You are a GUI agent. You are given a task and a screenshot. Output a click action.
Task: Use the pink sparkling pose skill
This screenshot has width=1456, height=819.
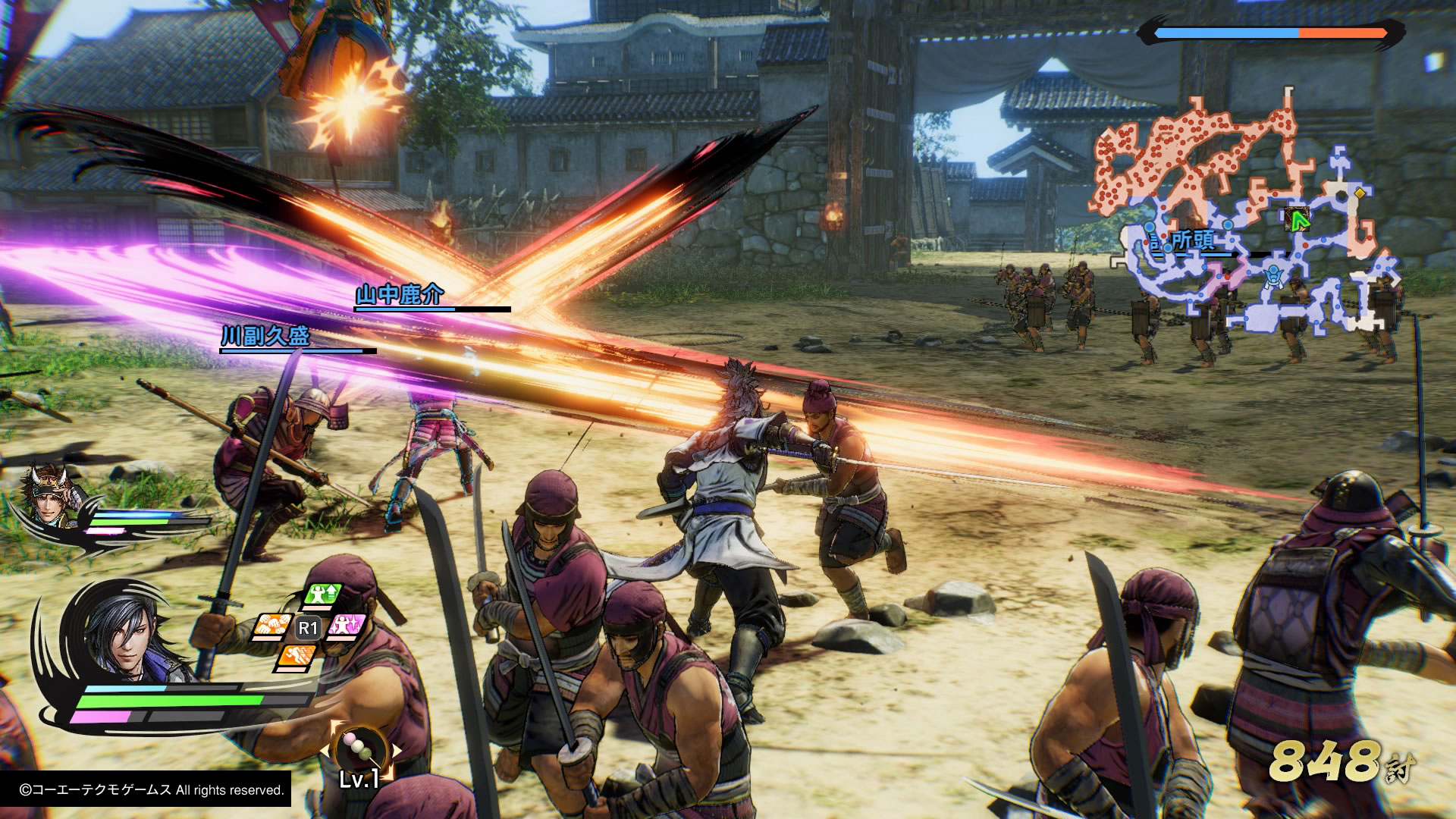point(347,626)
